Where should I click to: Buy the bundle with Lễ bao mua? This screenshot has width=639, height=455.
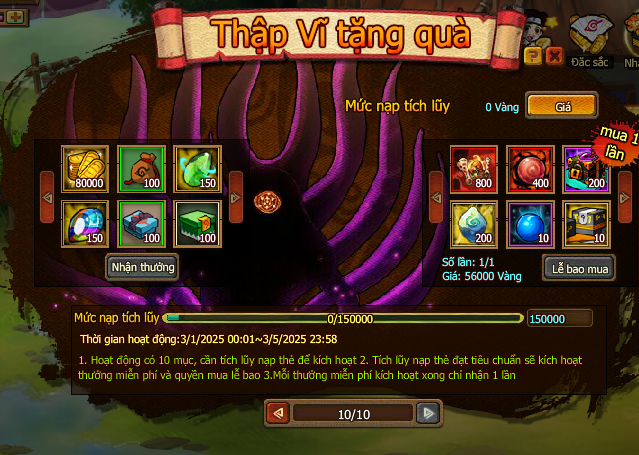[x=578, y=267]
